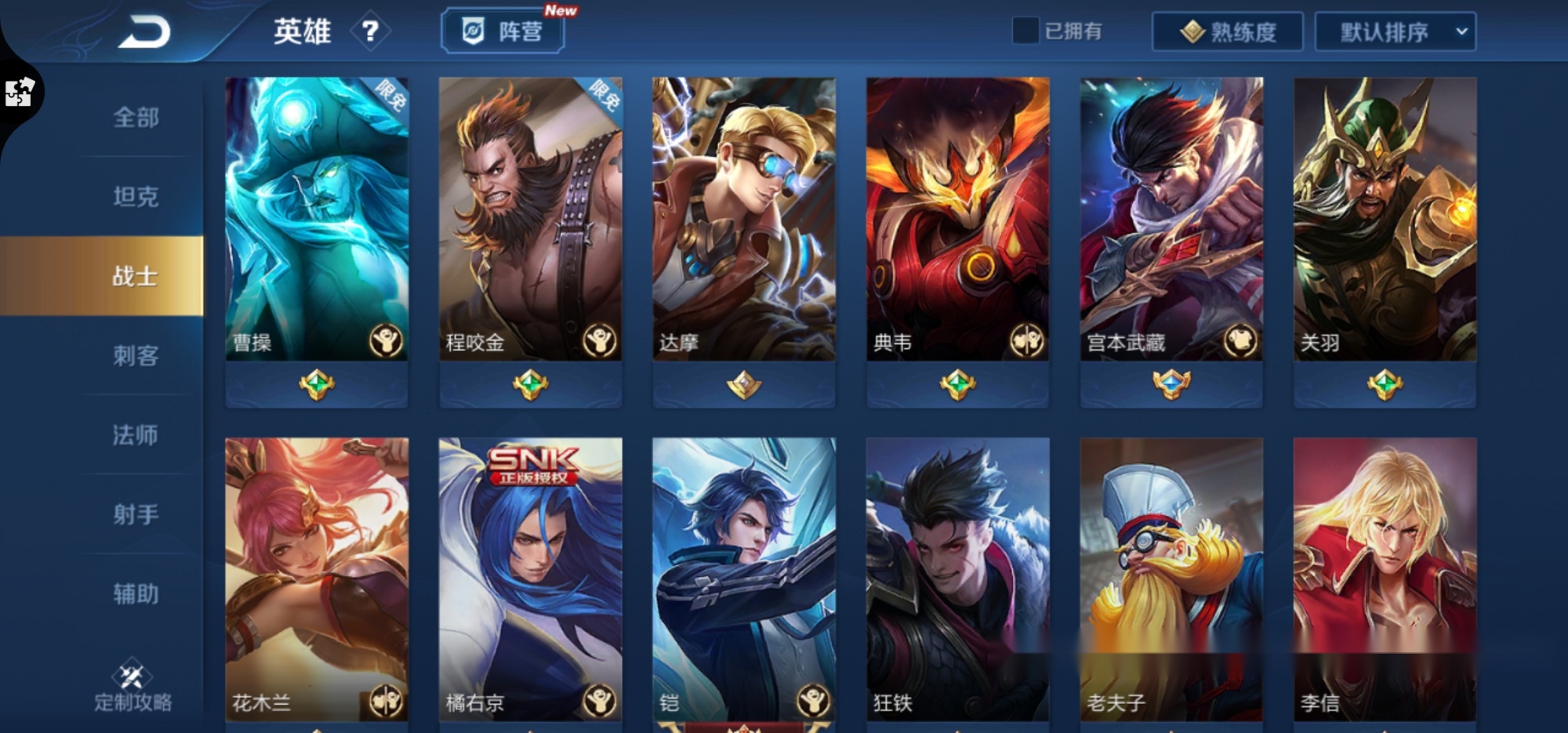Click the game logo in the top bar
The height and width of the screenshot is (733, 1568).
point(143,31)
